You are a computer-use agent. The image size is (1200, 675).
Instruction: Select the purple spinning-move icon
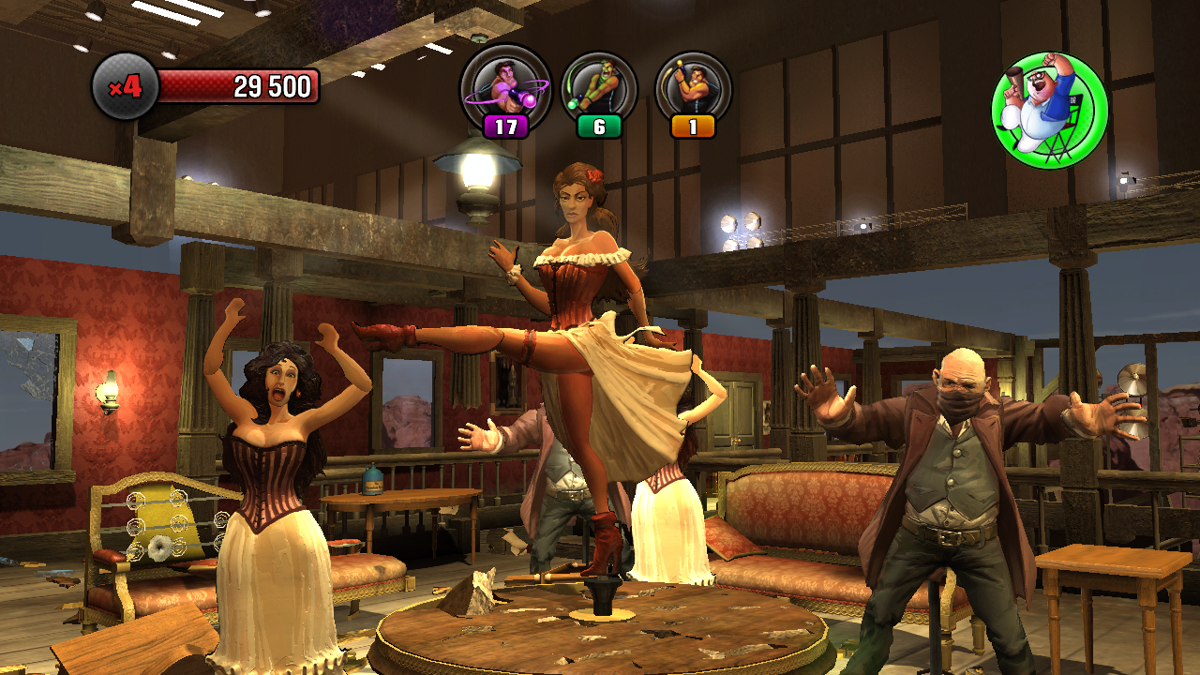coord(505,88)
